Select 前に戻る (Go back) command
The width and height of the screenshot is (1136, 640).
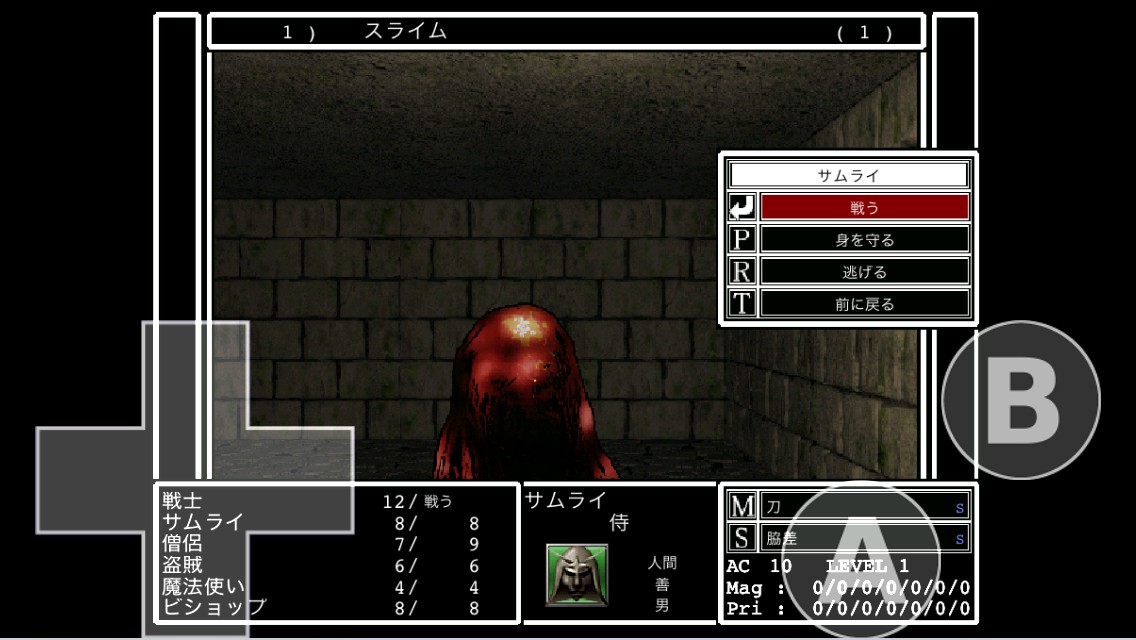(x=864, y=304)
